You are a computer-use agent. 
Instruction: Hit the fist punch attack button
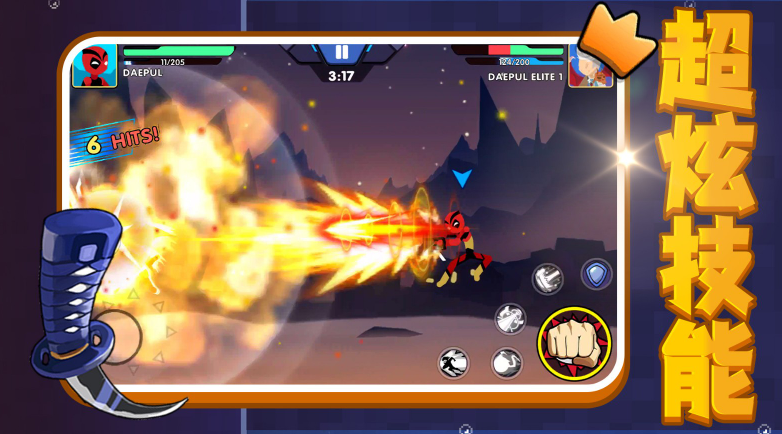(x=574, y=342)
